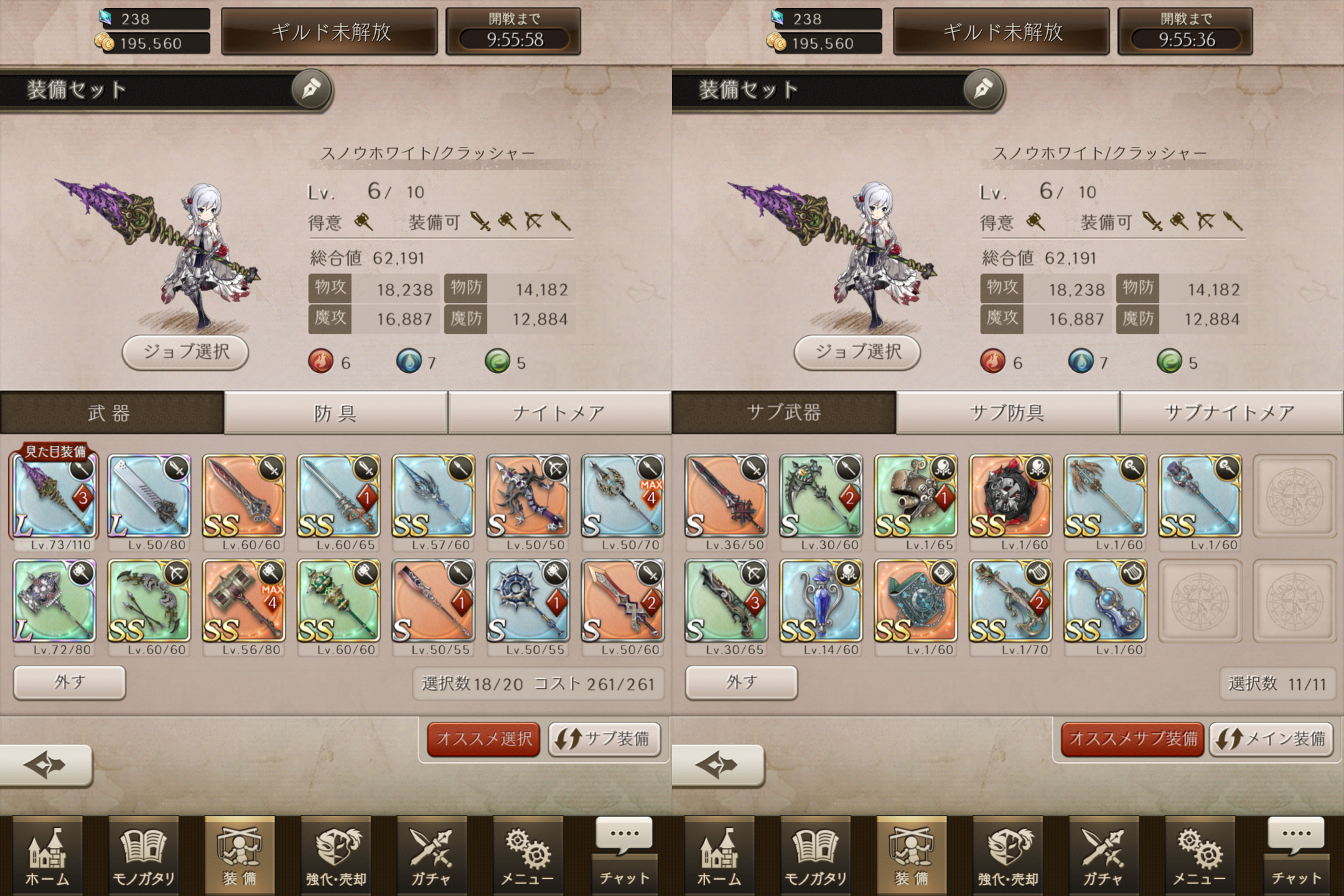The height and width of the screenshot is (896, 1344).
Task: Select the purple spear marked 見た目装備
Action: point(54,496)
